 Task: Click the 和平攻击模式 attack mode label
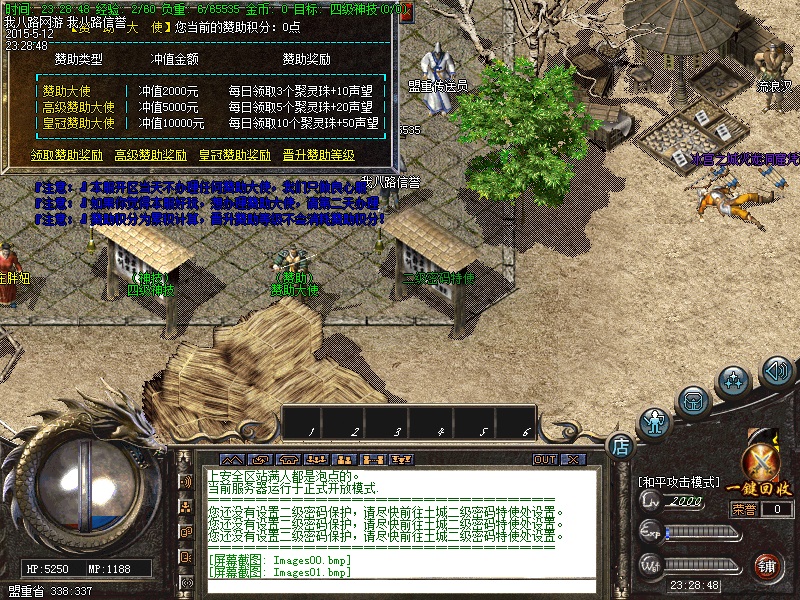pos(679,481)
